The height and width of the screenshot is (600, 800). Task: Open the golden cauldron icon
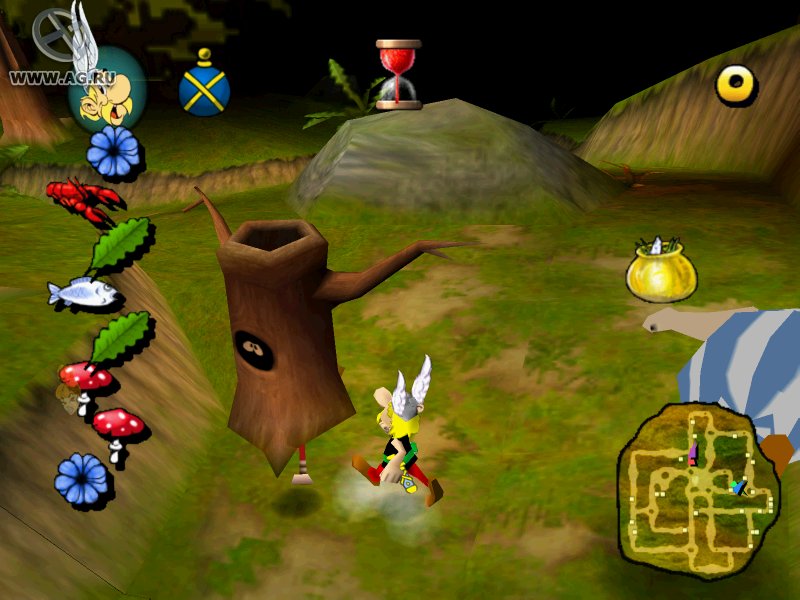coord(661,269)
